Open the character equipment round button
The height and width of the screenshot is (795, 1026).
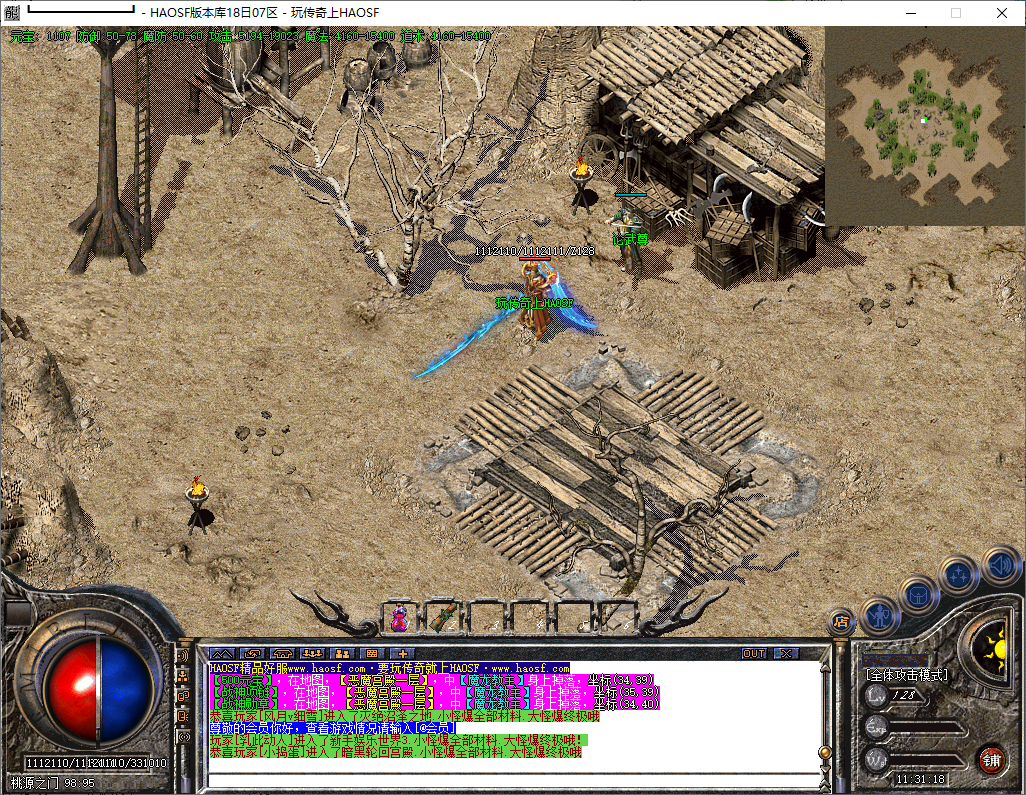[x=880, y=615]
